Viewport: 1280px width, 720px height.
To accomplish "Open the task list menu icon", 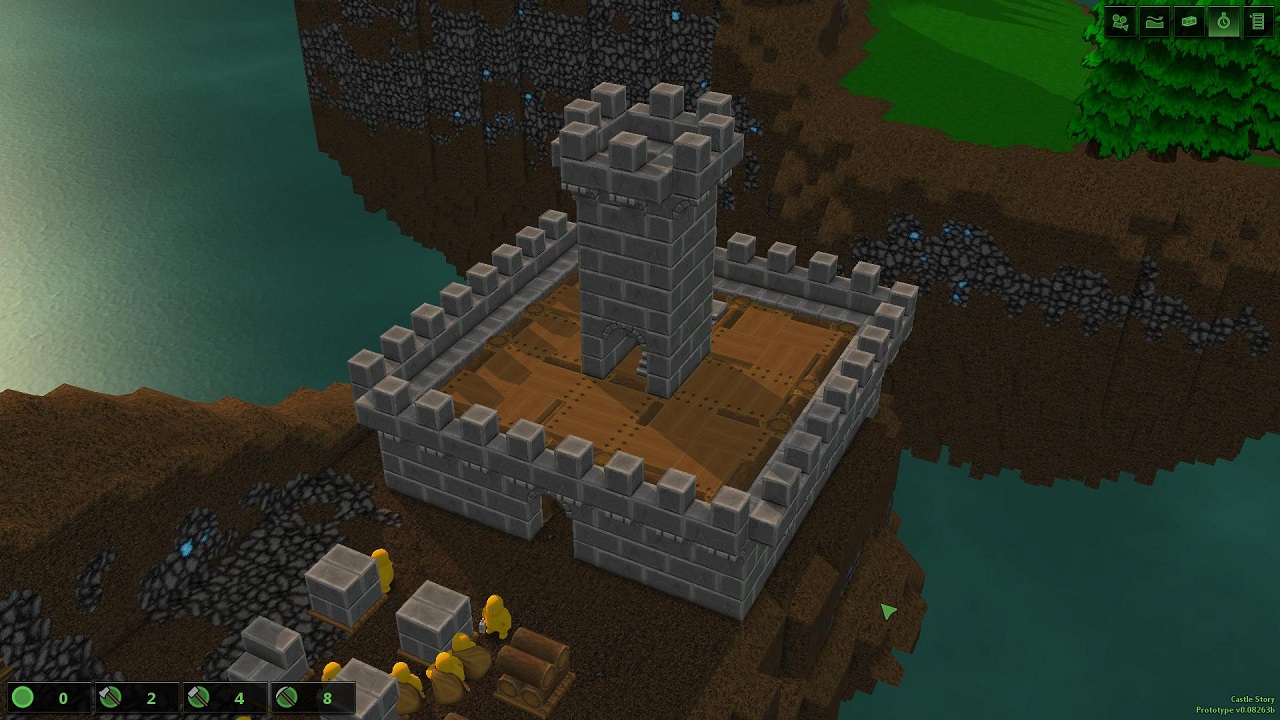I will pyautogui.click(x=1258, y=22).
